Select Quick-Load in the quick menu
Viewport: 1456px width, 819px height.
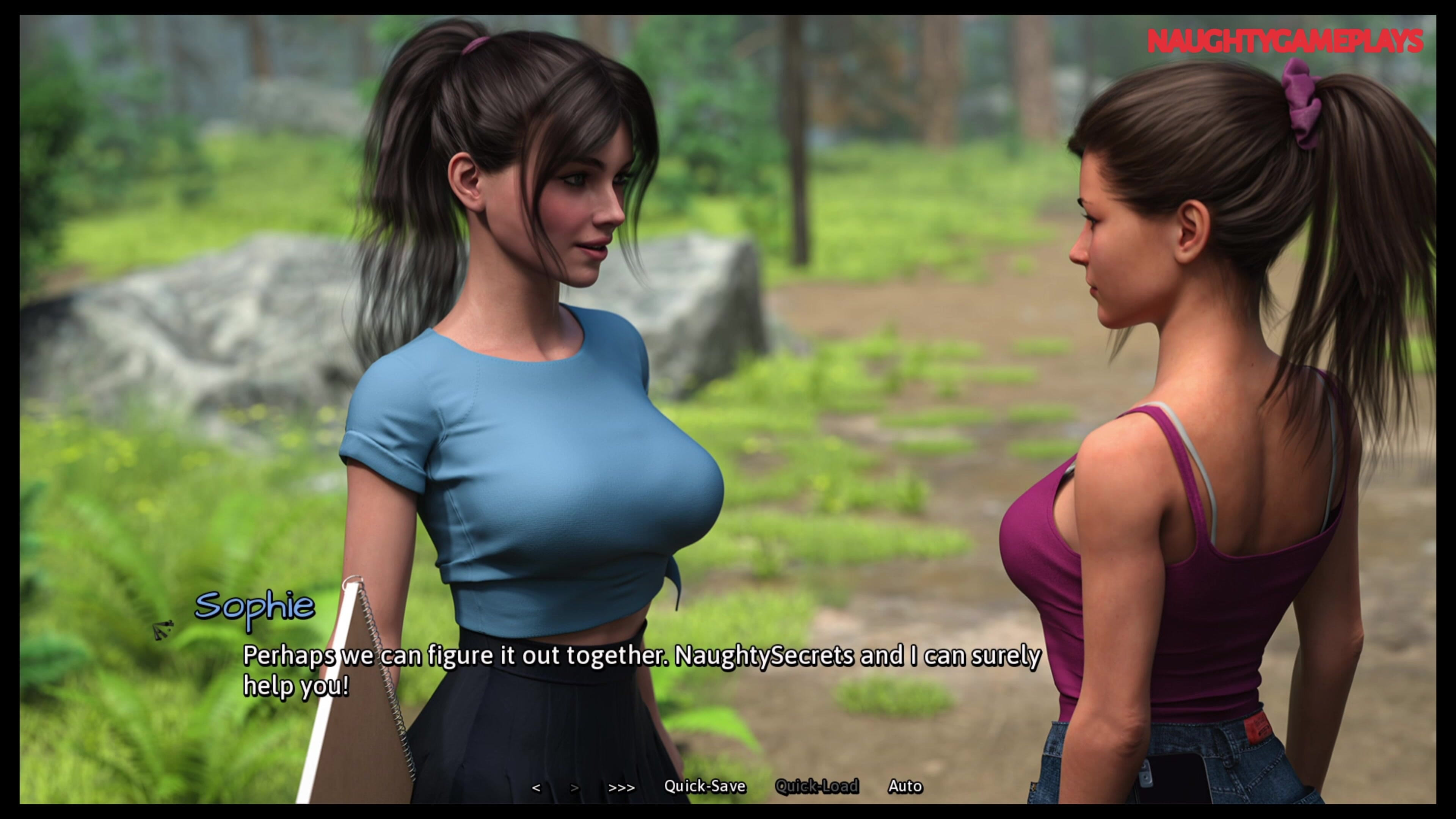(816, 786)
